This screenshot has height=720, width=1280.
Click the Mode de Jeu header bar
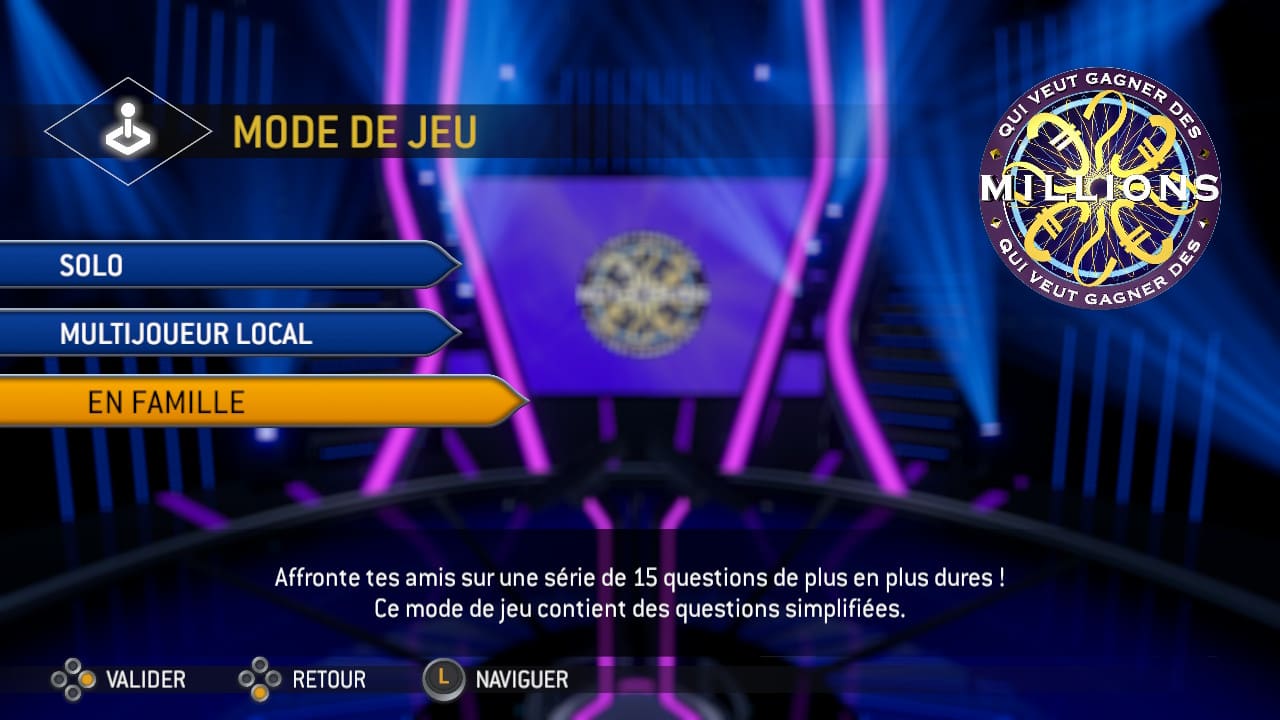click(x=355, y=132)
